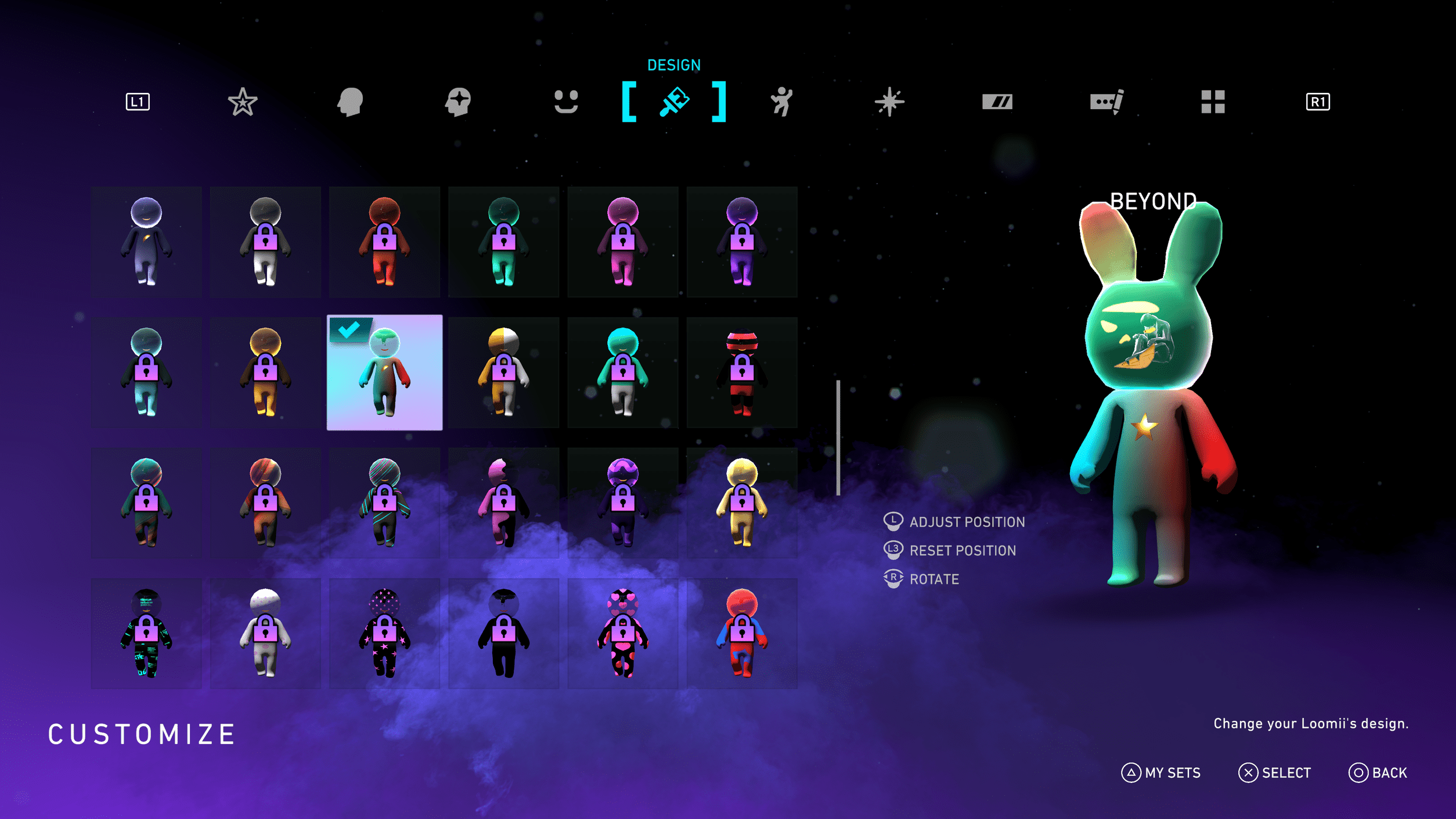Choose the locked green matrix code design
The width and height of the screenshot is (1456, 819).
click(146, 633)
